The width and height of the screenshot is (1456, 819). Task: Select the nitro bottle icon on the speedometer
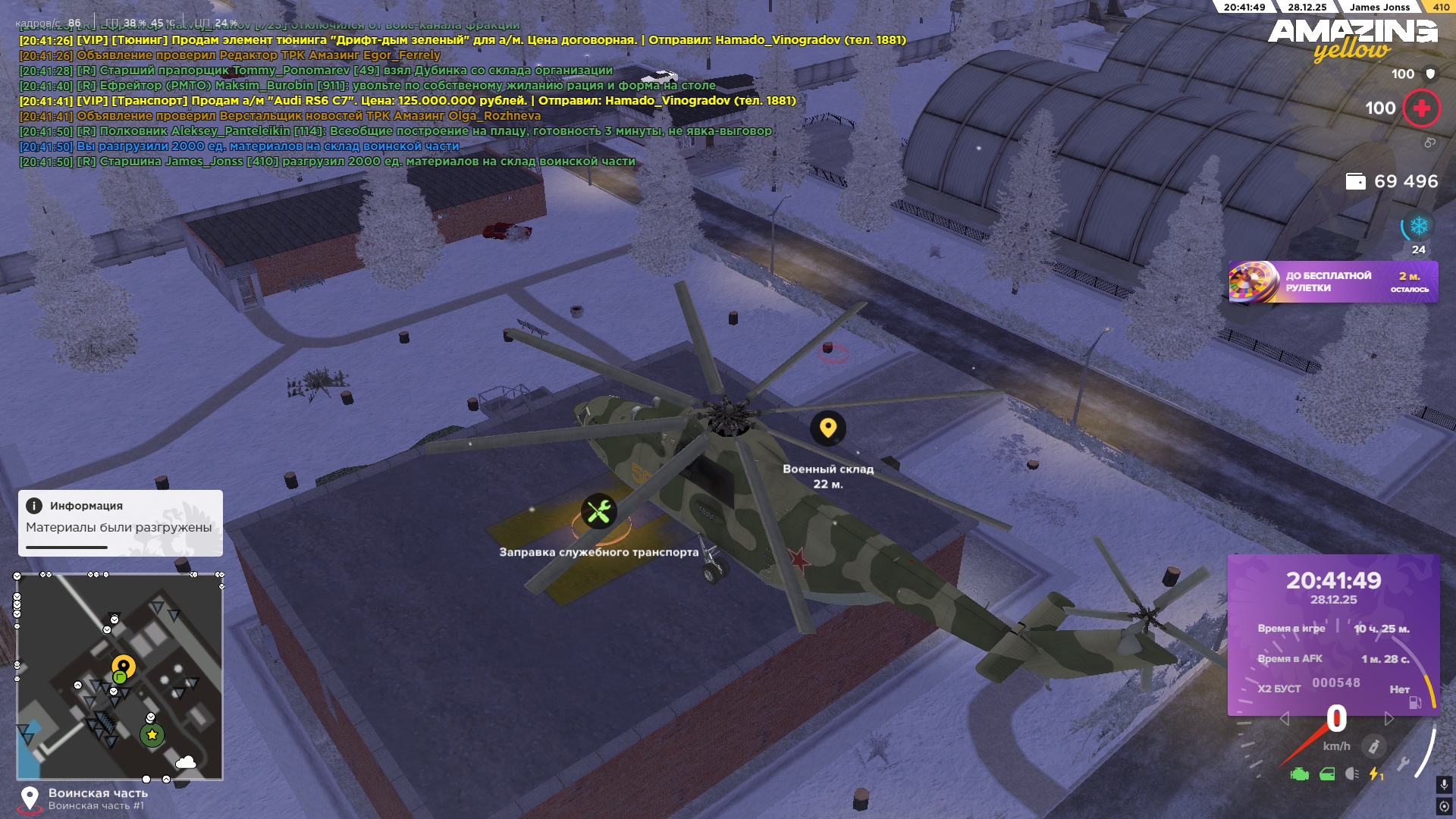(1375, 746)
